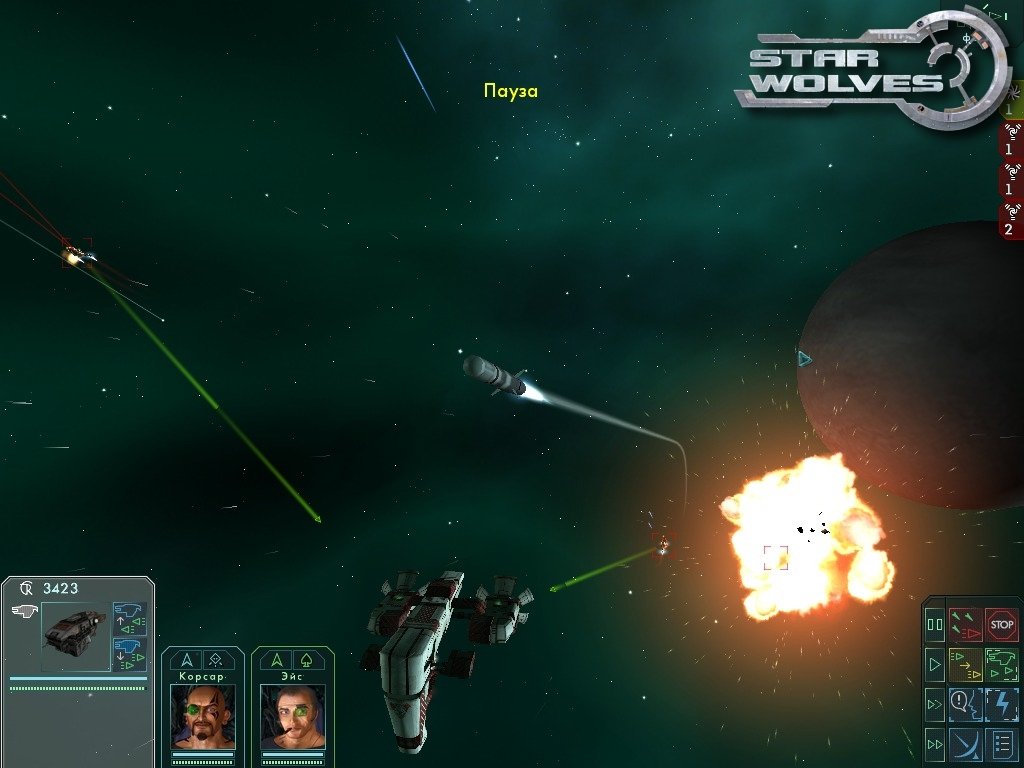Image resolution: width=1024 pixels, height=768 pixels.
Task: Toggle the pause button with two bars
Action: tap(935, 624)
